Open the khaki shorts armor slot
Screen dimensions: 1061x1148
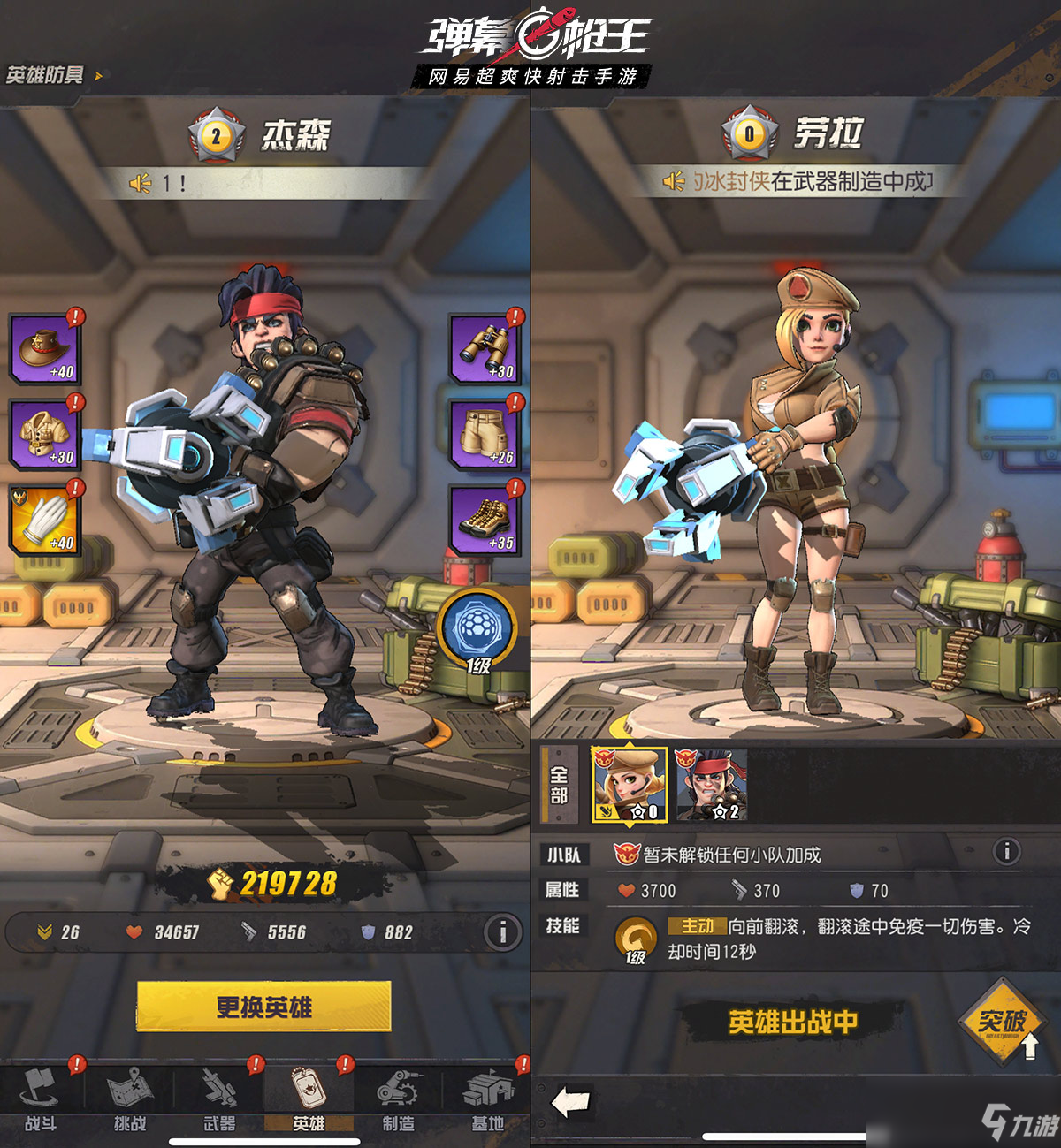[485, 434]
